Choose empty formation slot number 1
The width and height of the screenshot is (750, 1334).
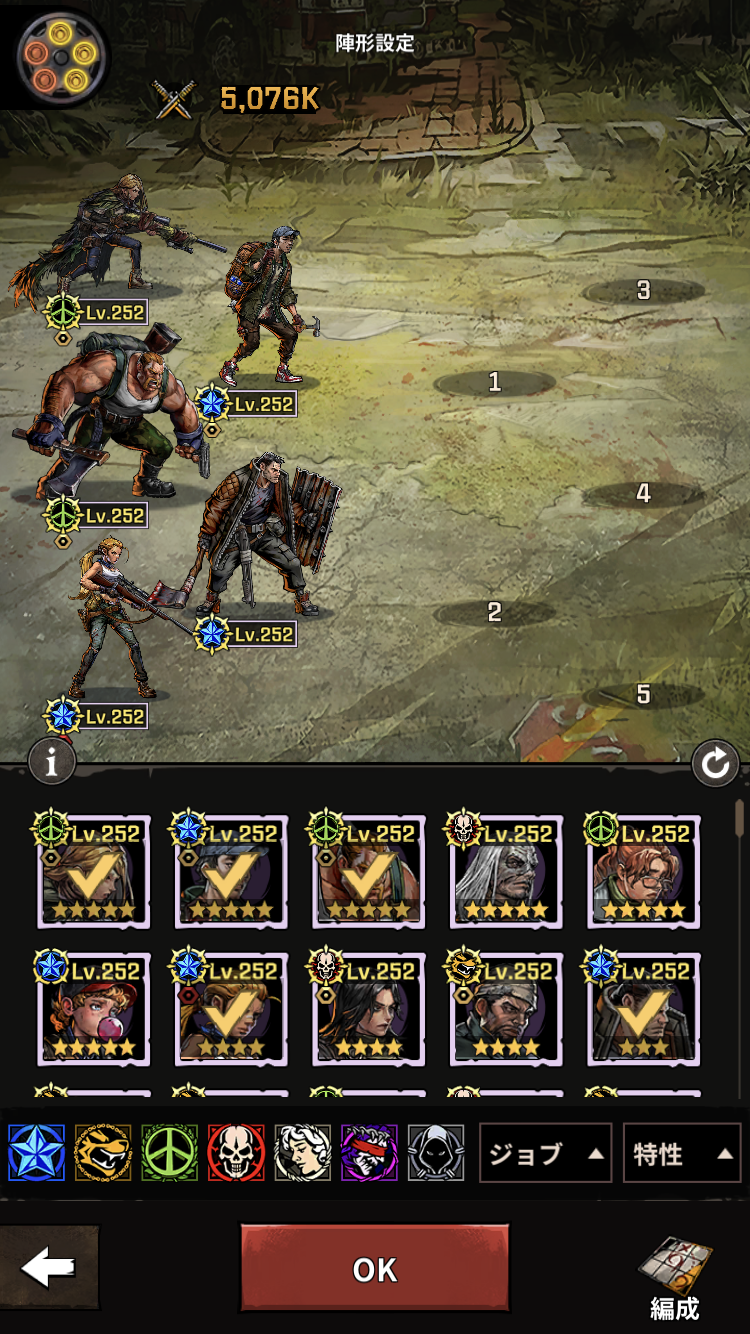[x=494, y=382]
